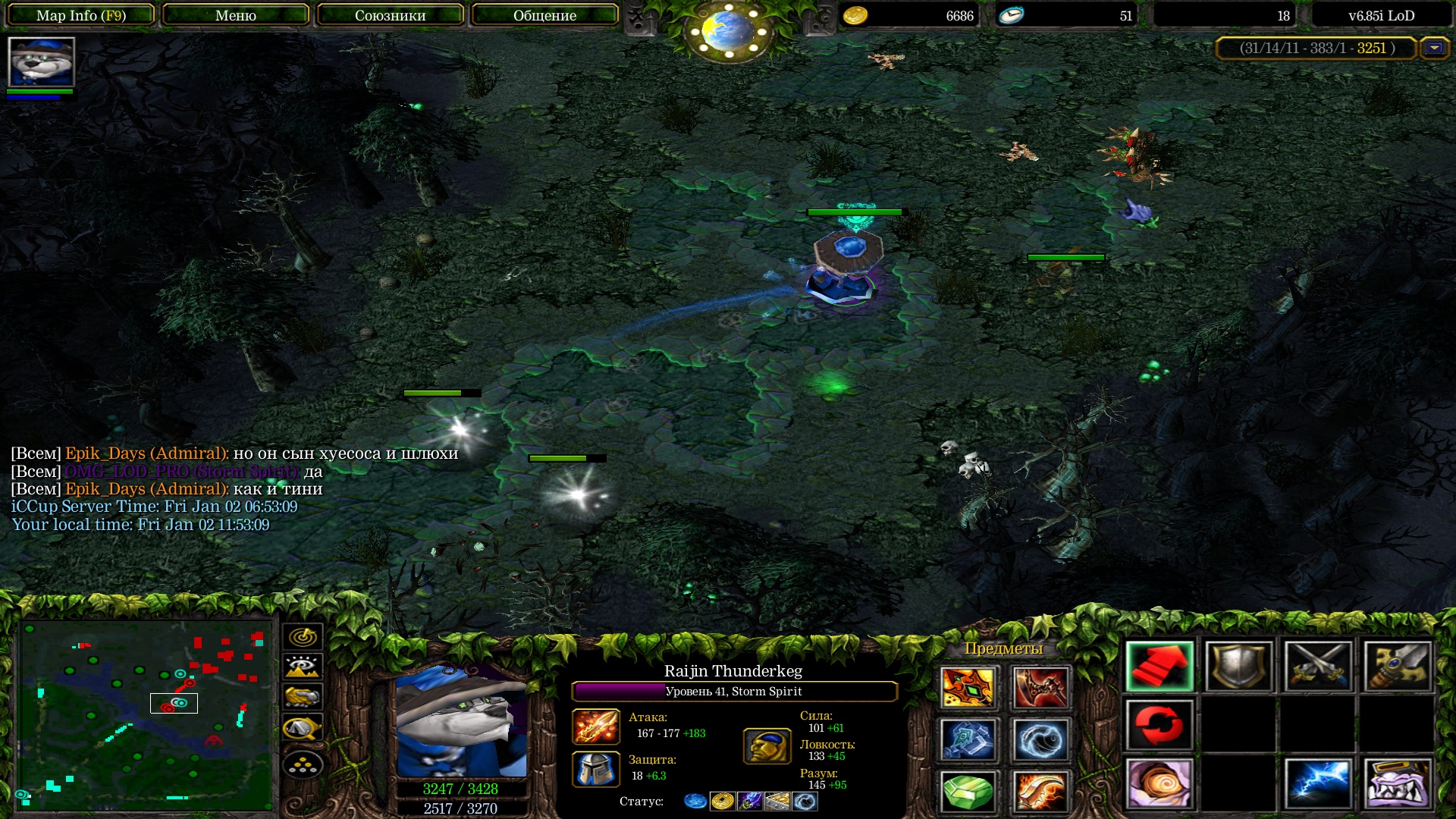Toggle the ally color mode button
The height and width of the screenshot is (819, 1456).
pyautogui.click(x=303, y=696)
